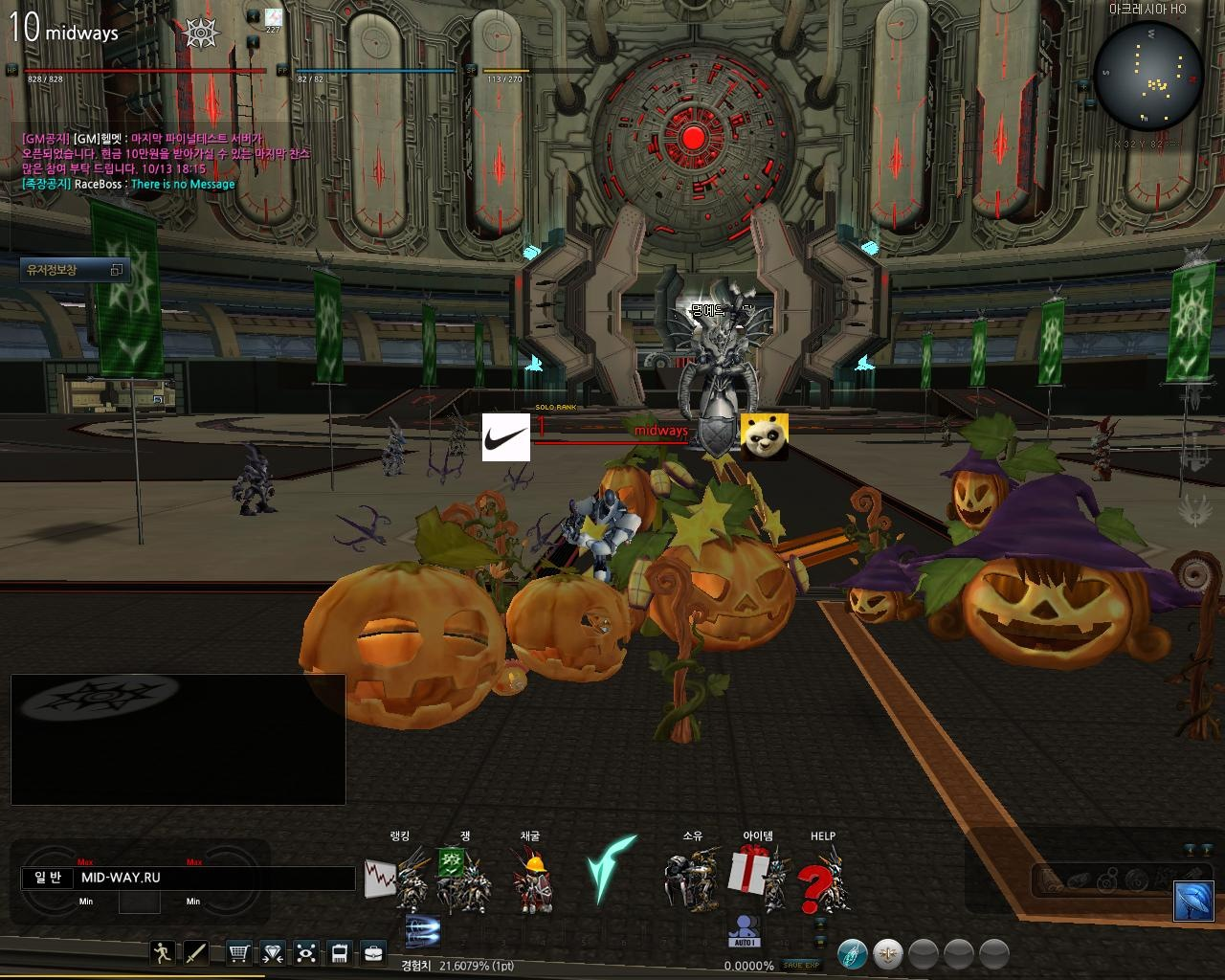
Task: Click the diamond toolbar button
Action: (x=273, y=952)
